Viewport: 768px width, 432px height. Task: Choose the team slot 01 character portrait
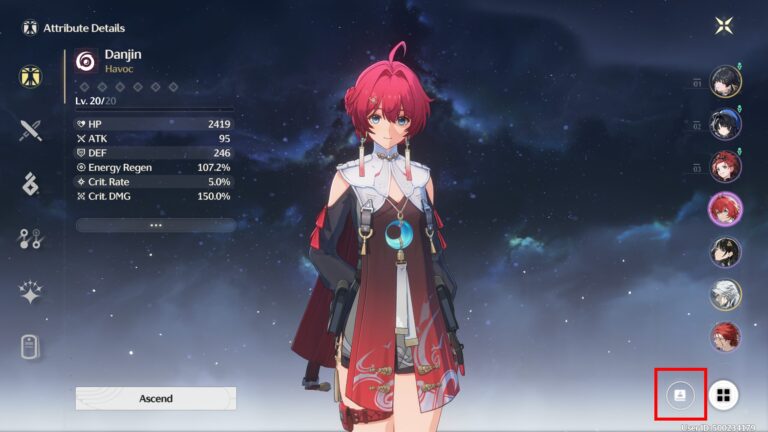725,81
